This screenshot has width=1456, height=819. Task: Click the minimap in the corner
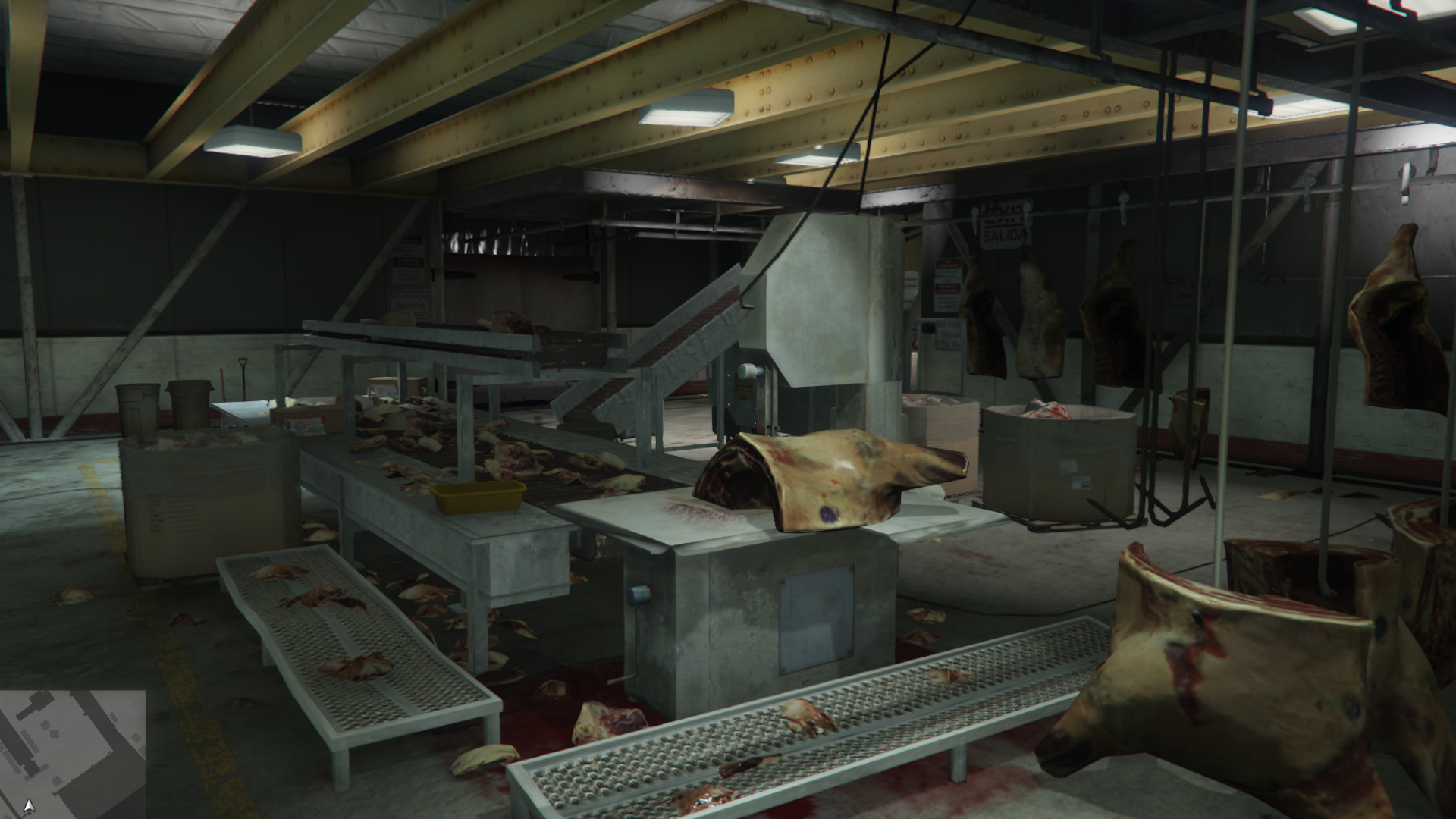point(72,751)
